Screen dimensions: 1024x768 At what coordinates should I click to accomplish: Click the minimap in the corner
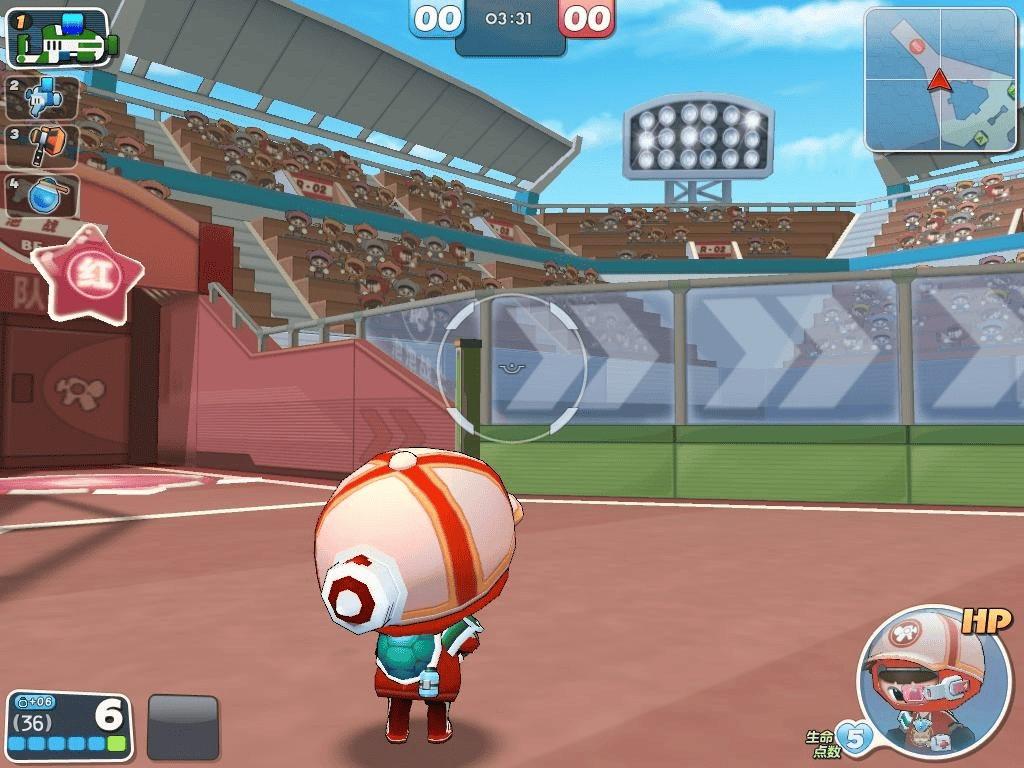pyautogui.click(x=940, y=80)
